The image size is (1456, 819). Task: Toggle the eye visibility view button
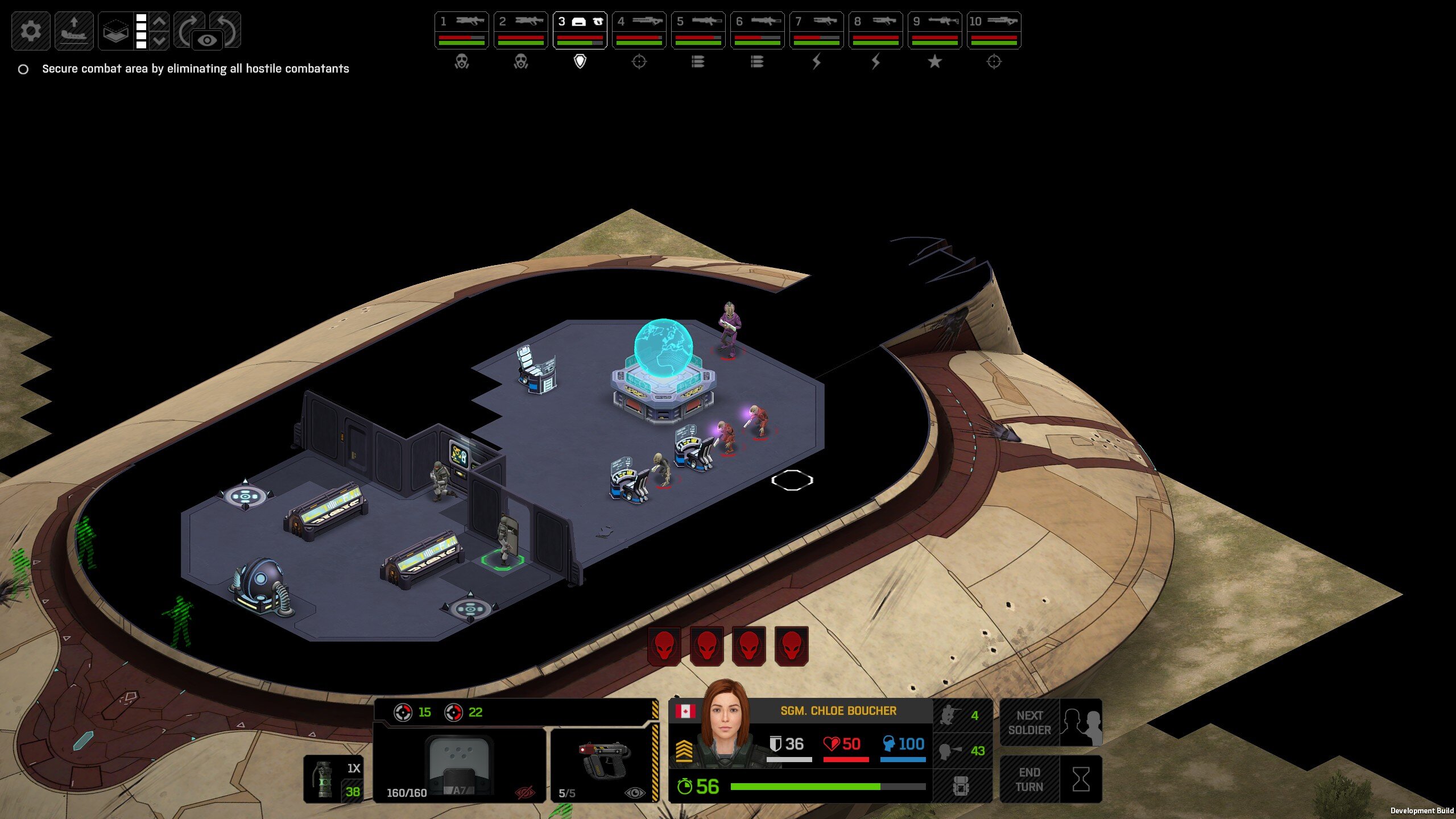208,40
